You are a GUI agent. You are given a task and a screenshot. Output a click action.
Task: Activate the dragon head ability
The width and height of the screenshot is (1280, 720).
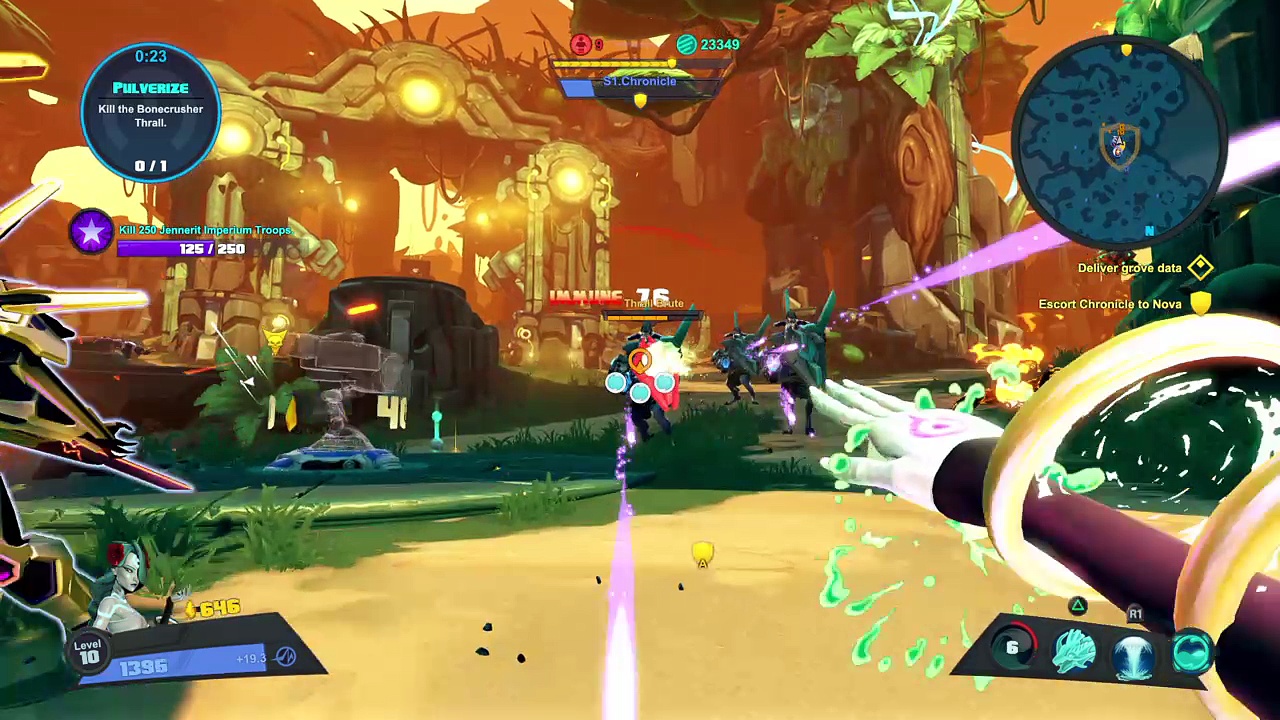tap(1074, 651)
